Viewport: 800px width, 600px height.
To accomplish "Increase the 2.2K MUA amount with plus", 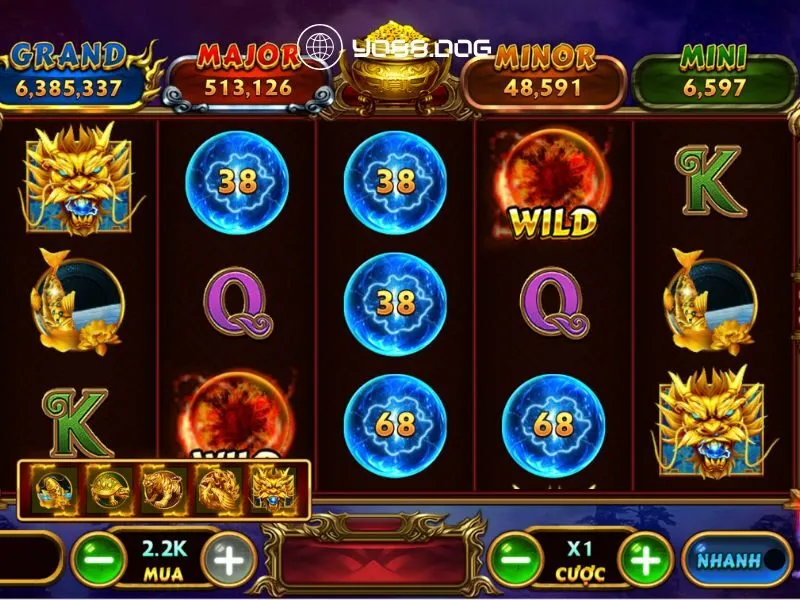I will click(229, 560).
